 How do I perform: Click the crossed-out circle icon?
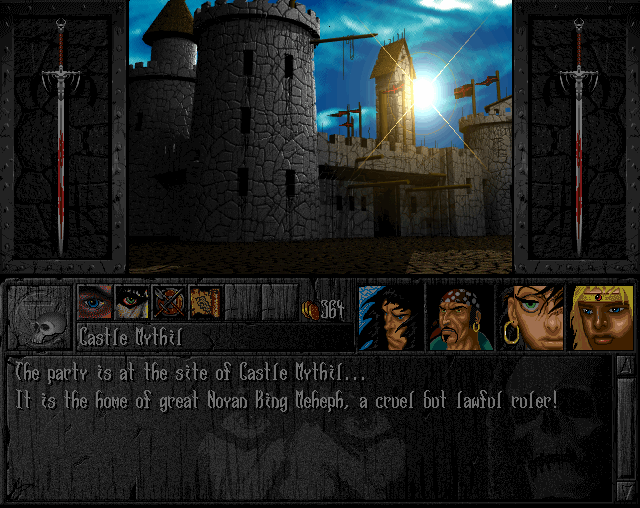point(168,302)
